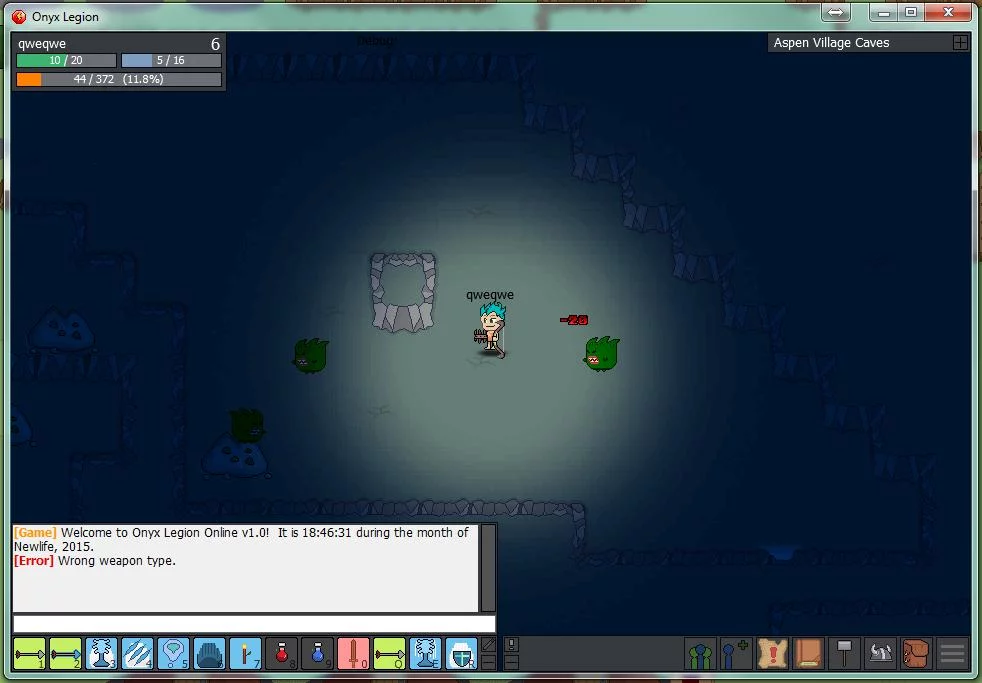Click the chat input field
This screenshot has height=683, width=982.
pos(254,624)
